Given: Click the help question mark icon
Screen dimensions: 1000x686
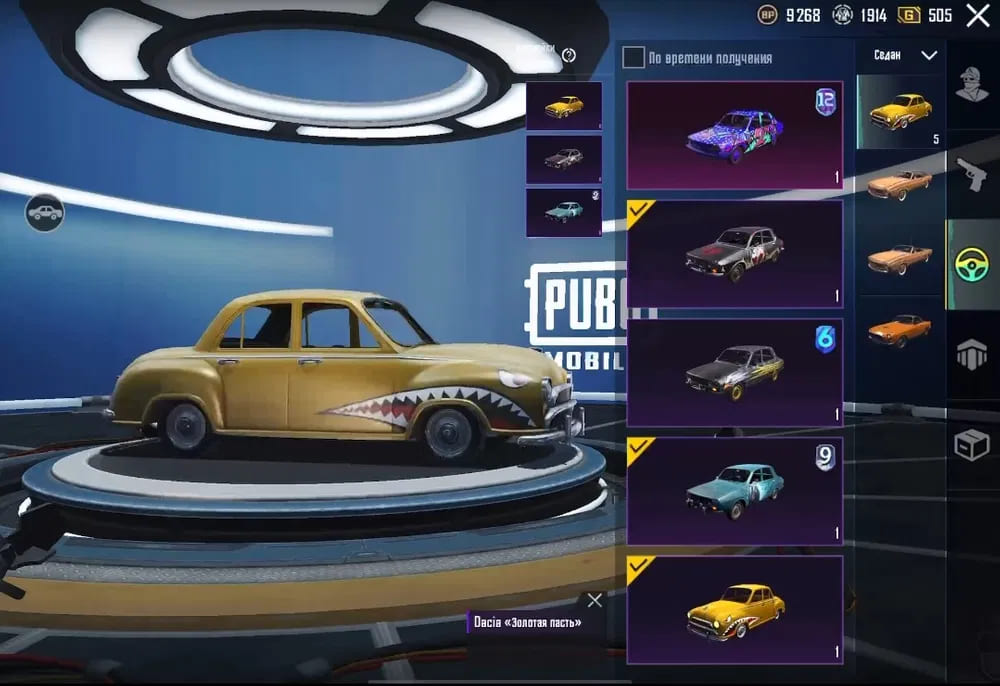Looking at the screenshot, I should coord(569,55).
